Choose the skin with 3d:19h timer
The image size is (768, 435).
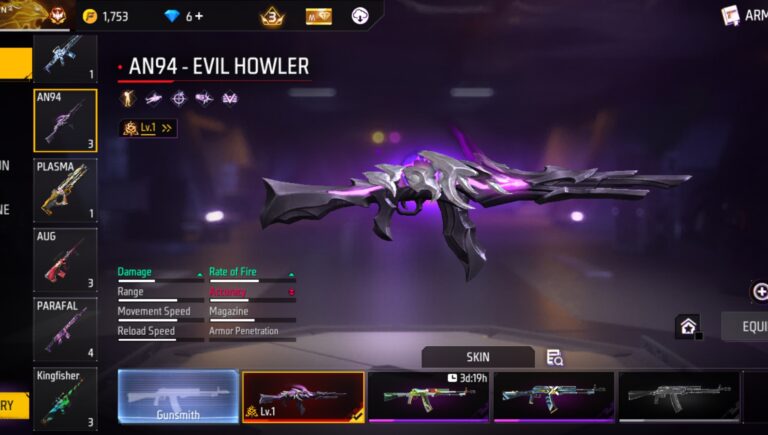(x=428, y=396)
